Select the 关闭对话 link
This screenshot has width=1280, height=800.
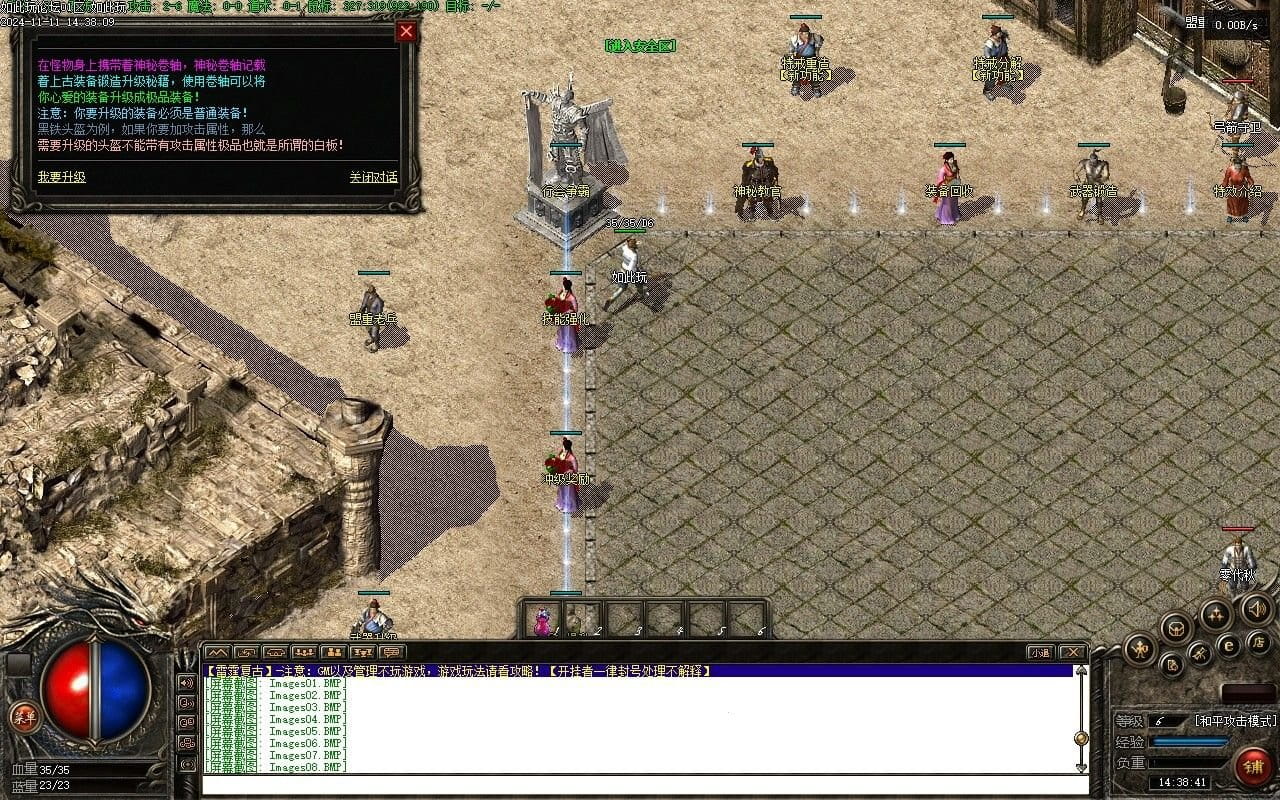coord(373,177)
